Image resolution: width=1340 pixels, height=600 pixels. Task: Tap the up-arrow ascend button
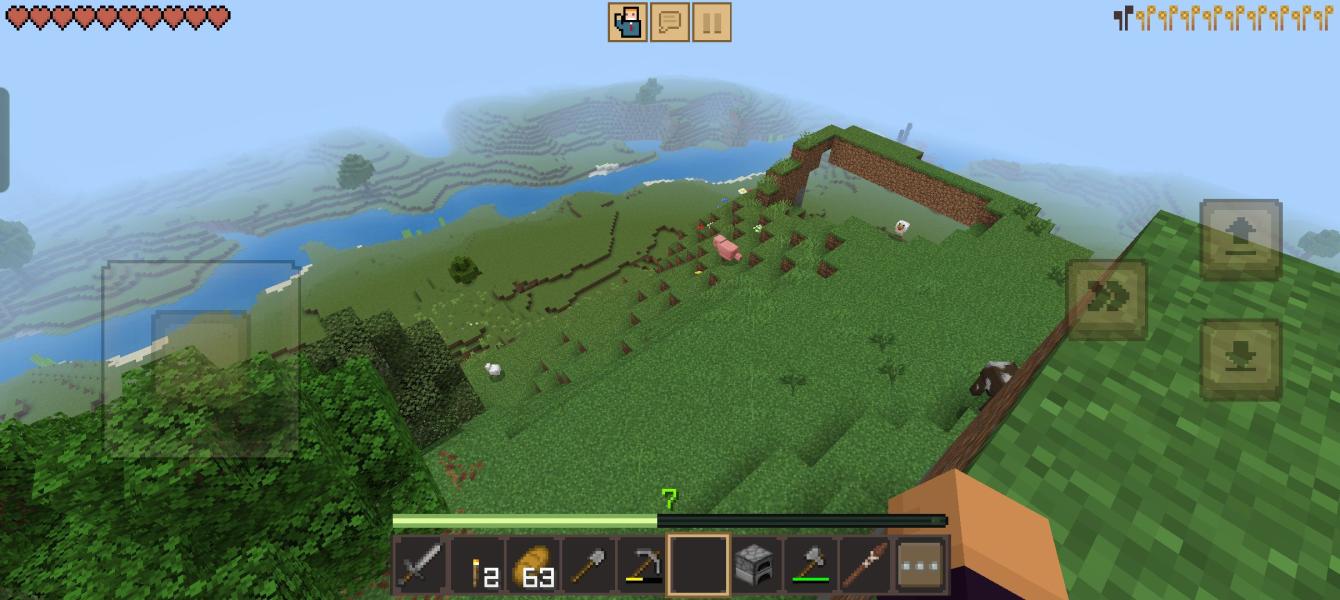pos(1241,239)
